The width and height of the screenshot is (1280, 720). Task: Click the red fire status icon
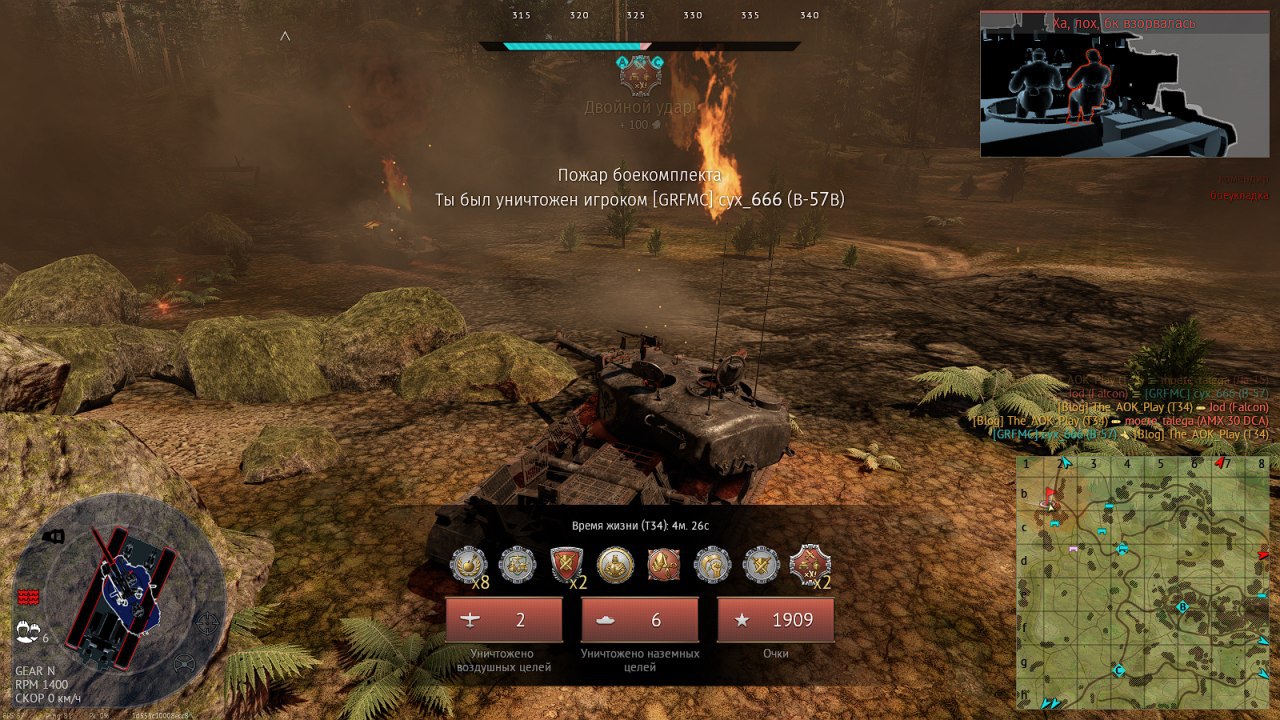[x=28, y=597]
